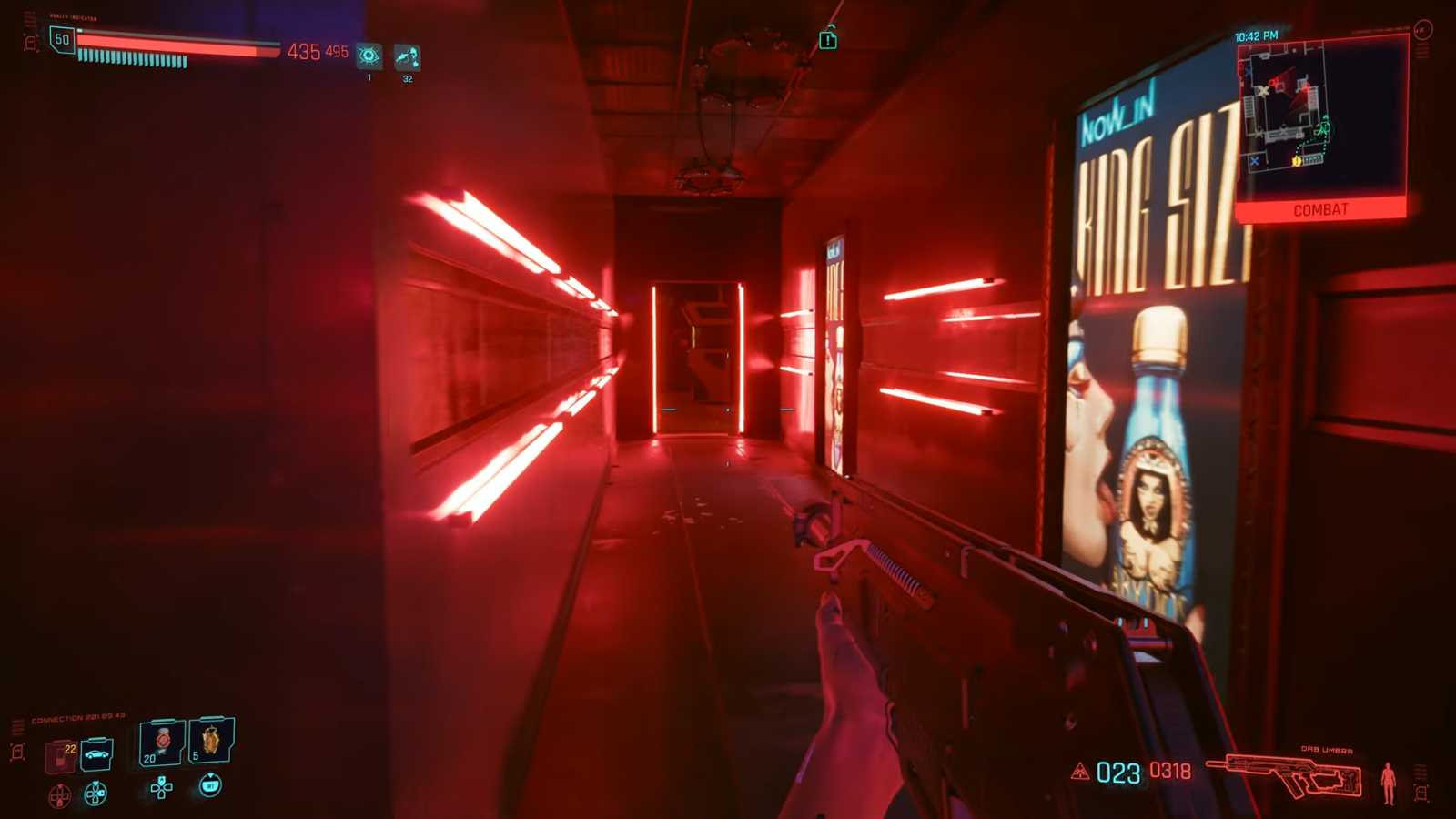1456x819 pixels.
Task: Click the phone connection list icon above CONNECTION text
Action: 17,724
